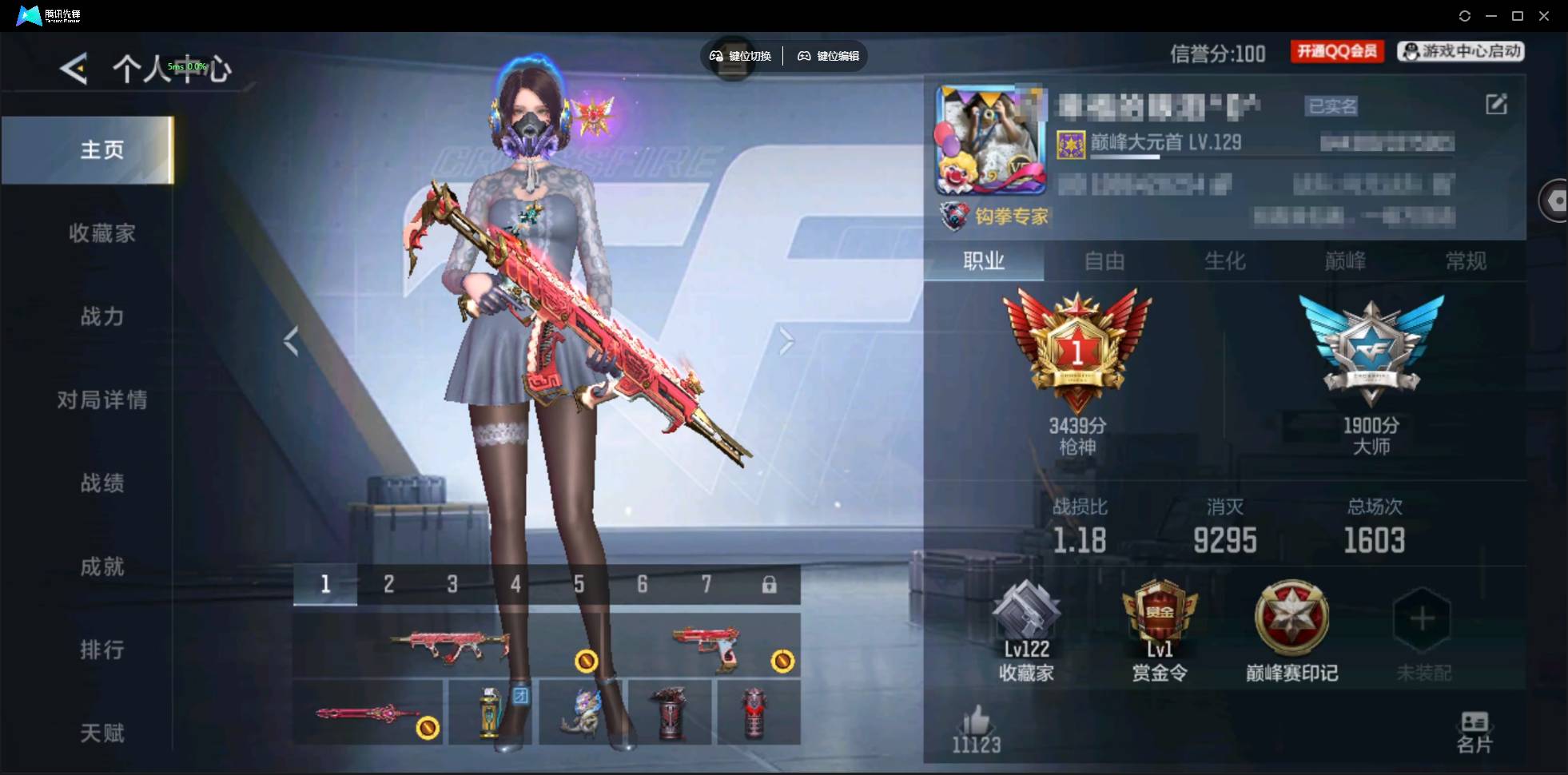Expand the right-edge side drawer handle
The image size is (1568, 775).
(1555, 200)
